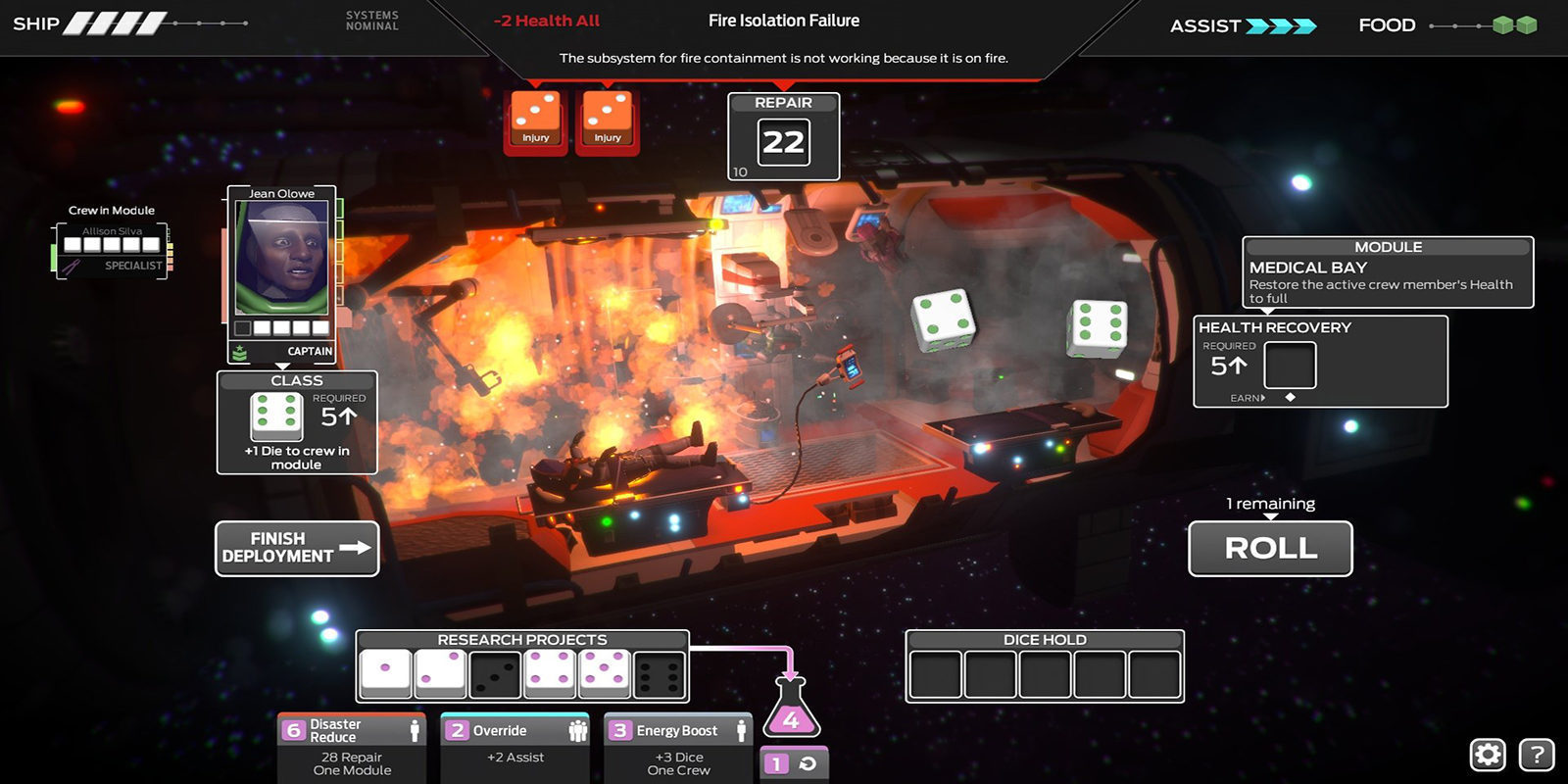Click the Class ability die slot
Image resolution: width=1568 pixels, height=784 pixels.
point(276,416)
